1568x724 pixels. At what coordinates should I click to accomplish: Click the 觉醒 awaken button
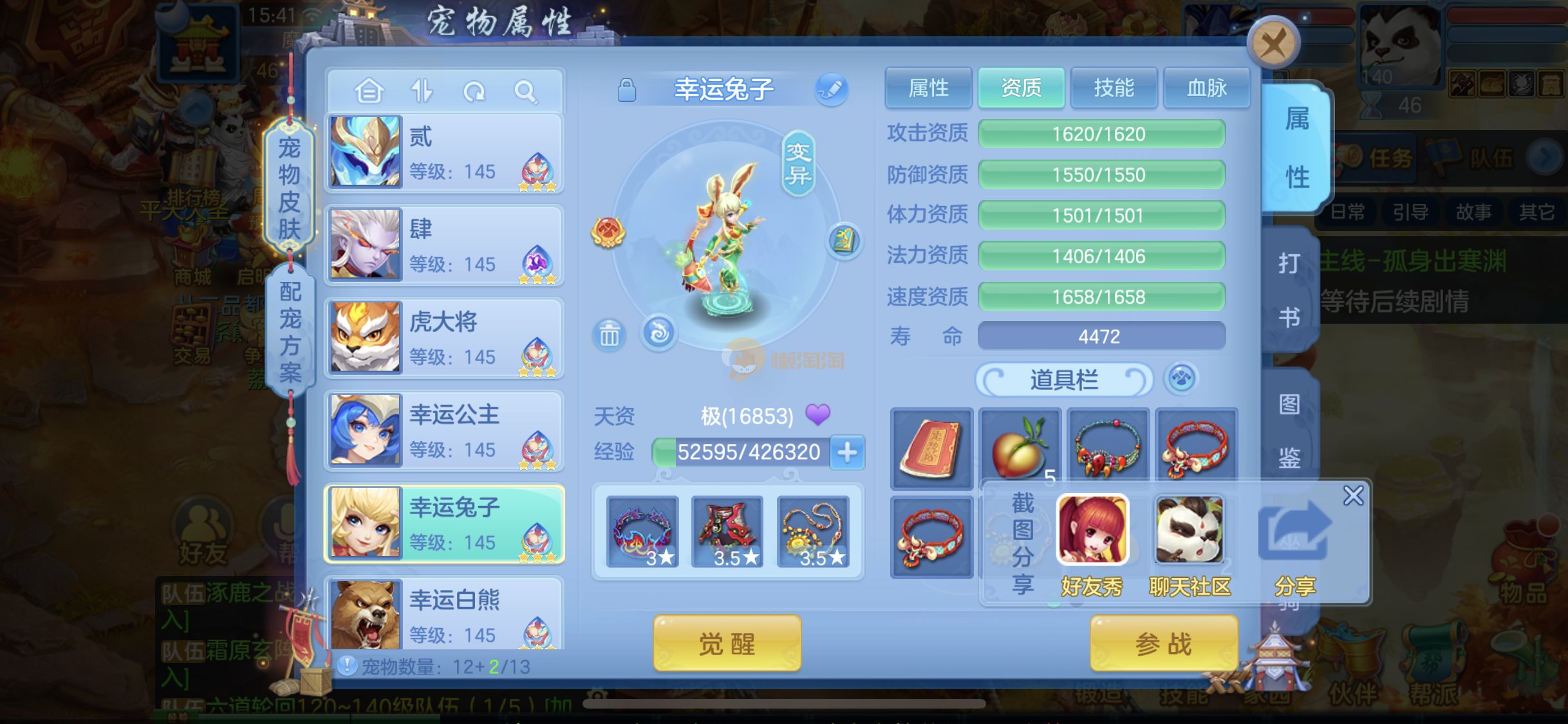tap(727, 643)
